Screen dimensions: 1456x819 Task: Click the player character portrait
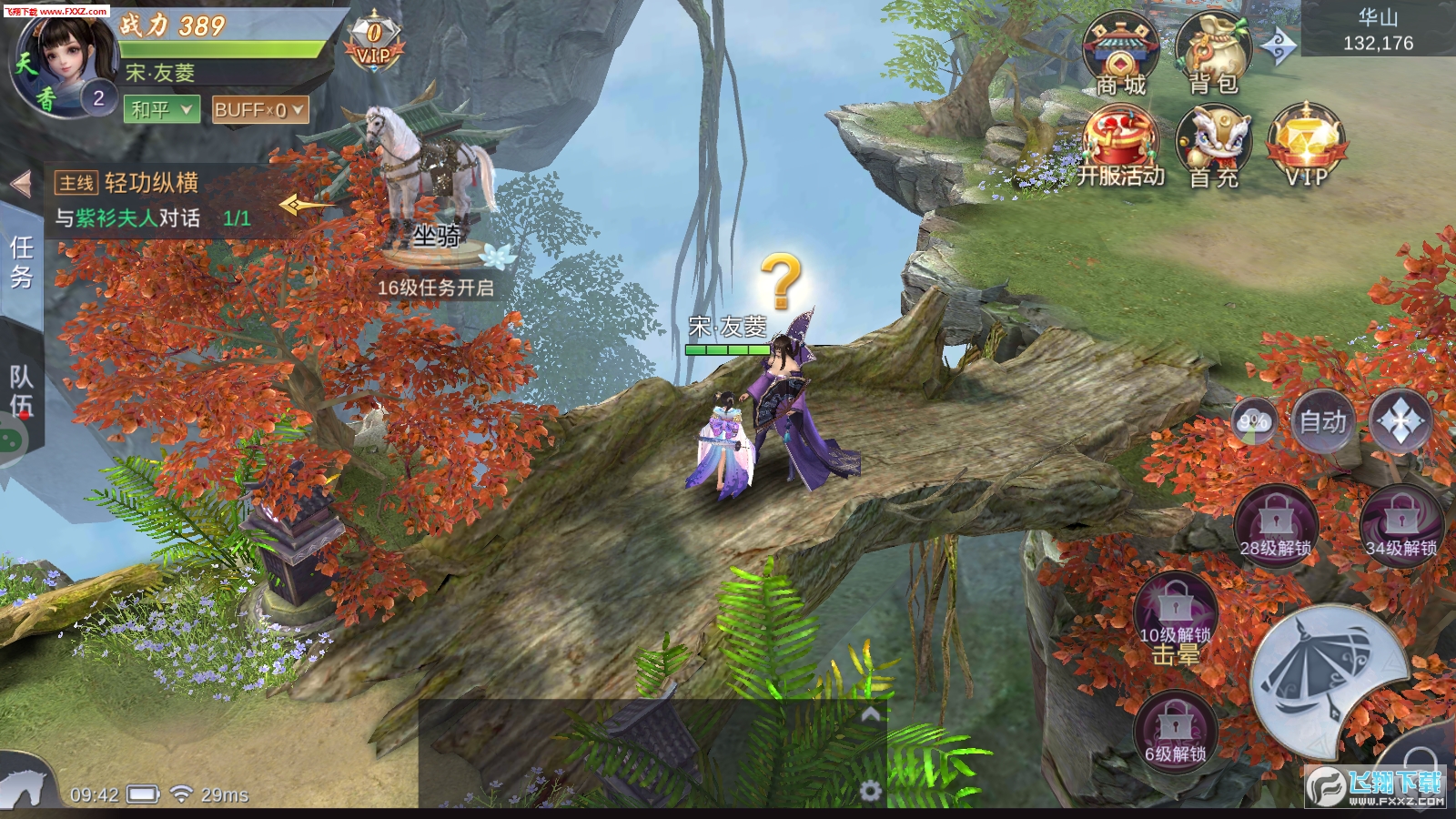[64, 64]
